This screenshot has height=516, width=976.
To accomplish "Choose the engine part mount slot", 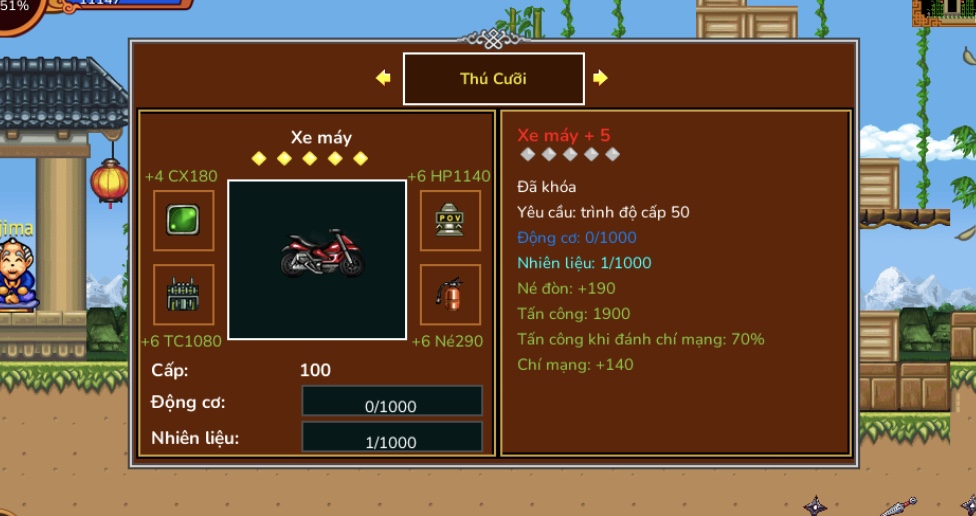I will pyautogui.click(x=183, y=295).
